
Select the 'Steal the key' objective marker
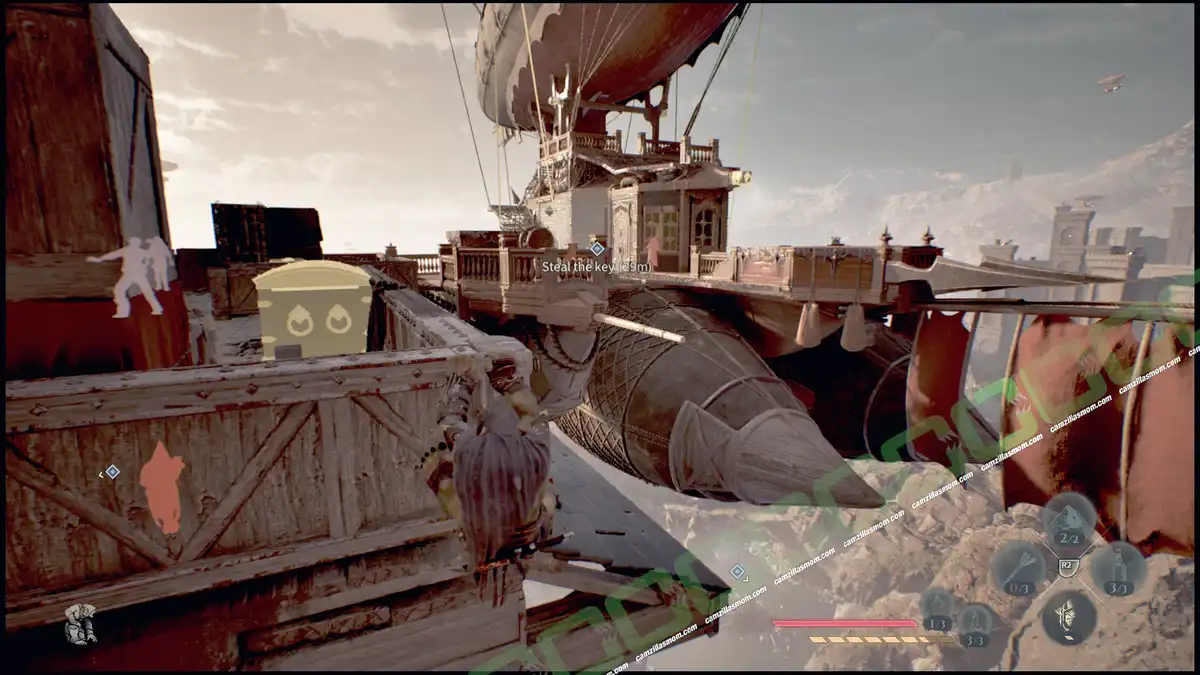click(x=597, y=248)
